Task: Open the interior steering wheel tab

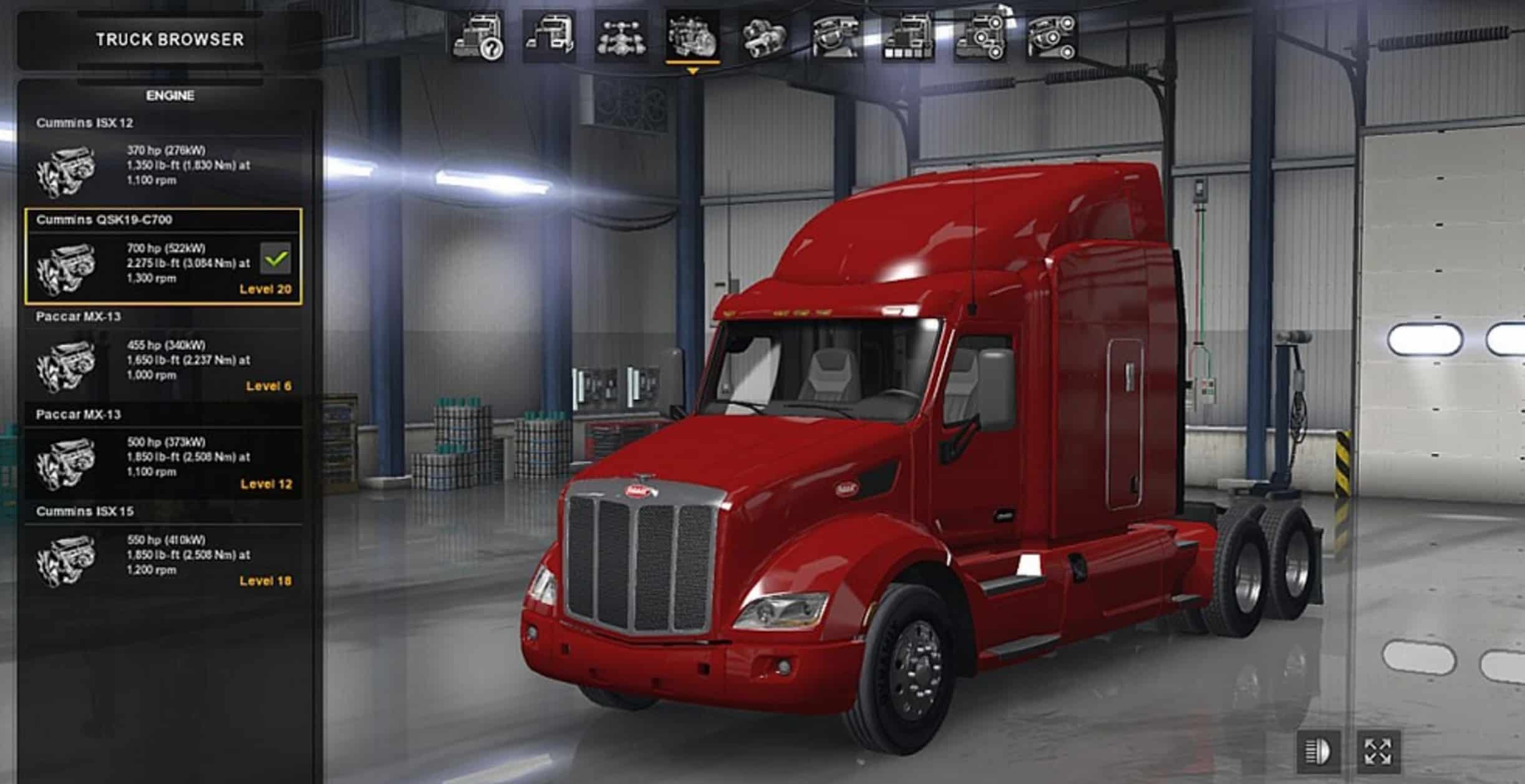Action: click(x=836, y=37)
